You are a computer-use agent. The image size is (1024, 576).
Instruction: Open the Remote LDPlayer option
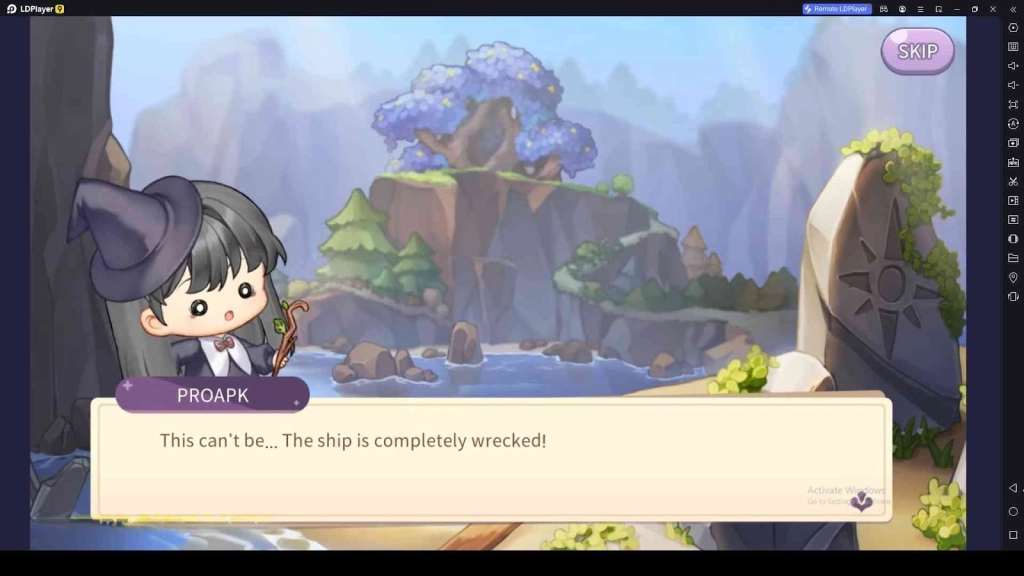point(837,9)
